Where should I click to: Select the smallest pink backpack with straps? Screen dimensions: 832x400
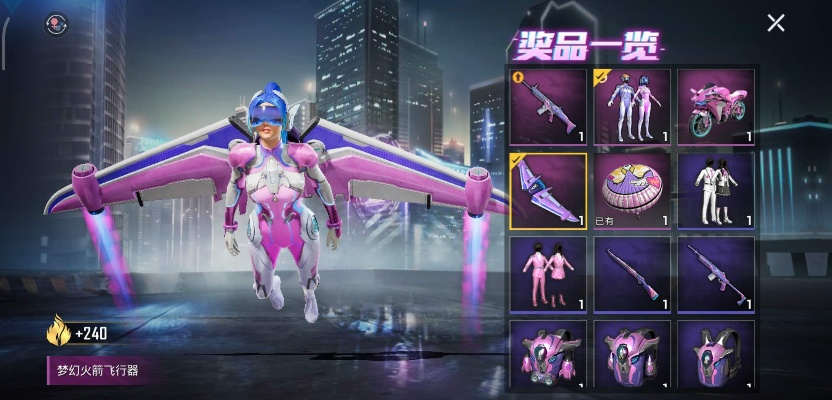click(716, 354)
